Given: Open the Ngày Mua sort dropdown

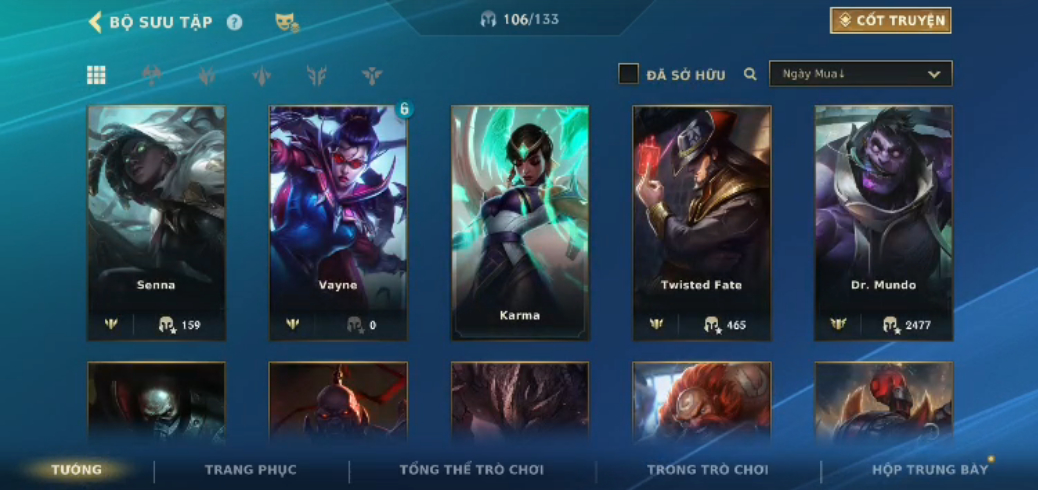Looking at the screenshot, I should click(860, 74).
